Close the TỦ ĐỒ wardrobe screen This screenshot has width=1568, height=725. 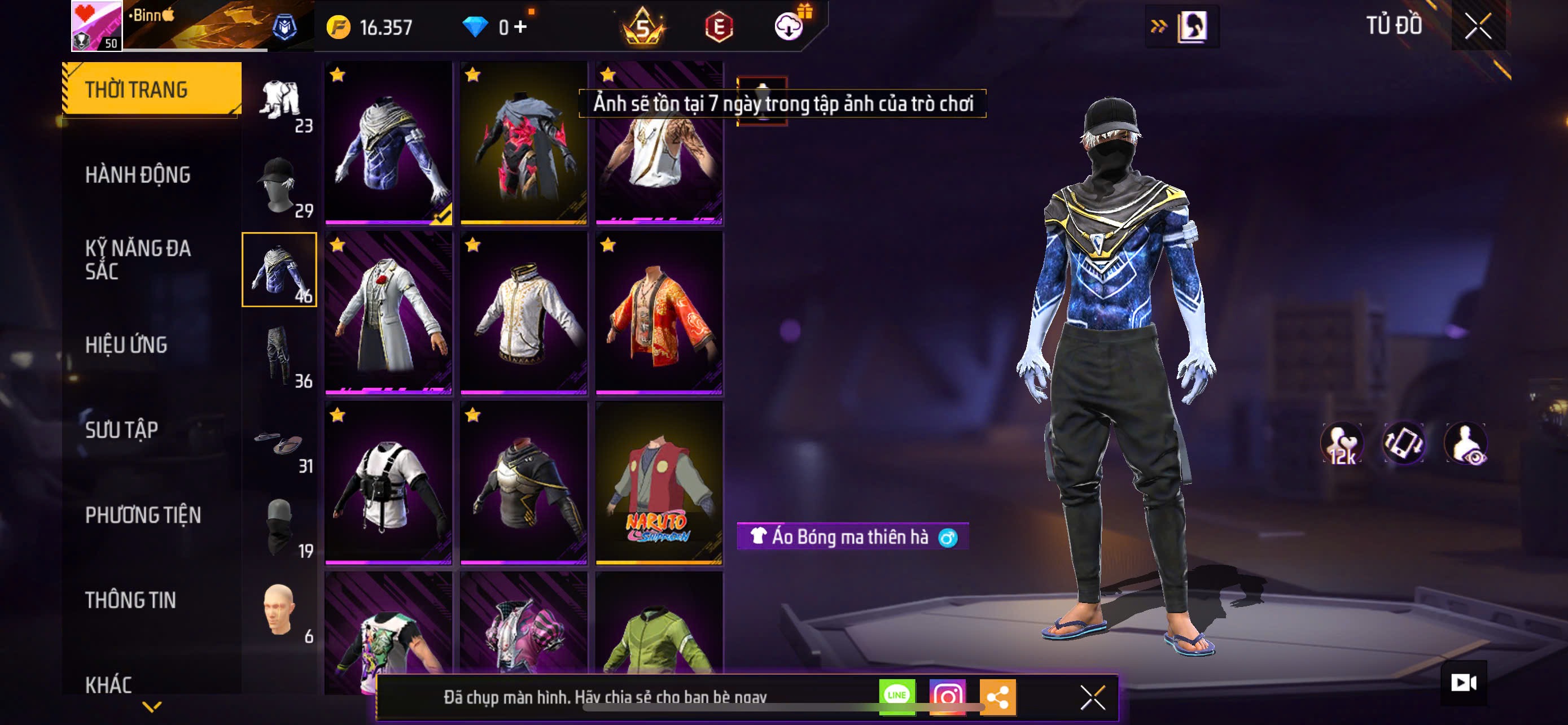(x=1477, y=26)
